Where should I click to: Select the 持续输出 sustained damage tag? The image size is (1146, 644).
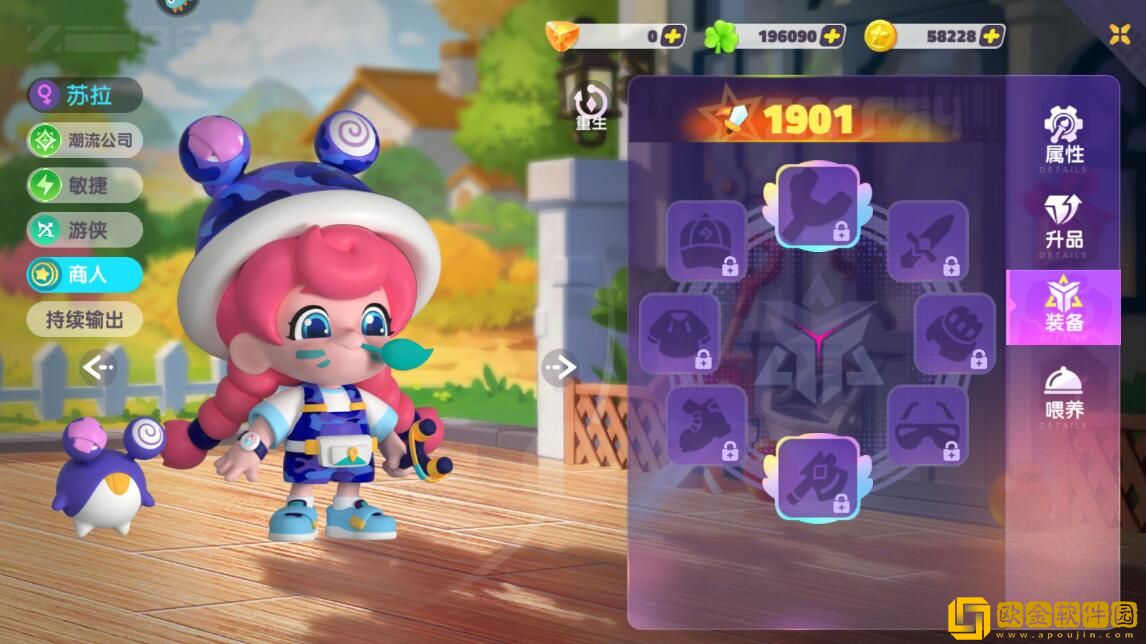click(x=85, y=320)
